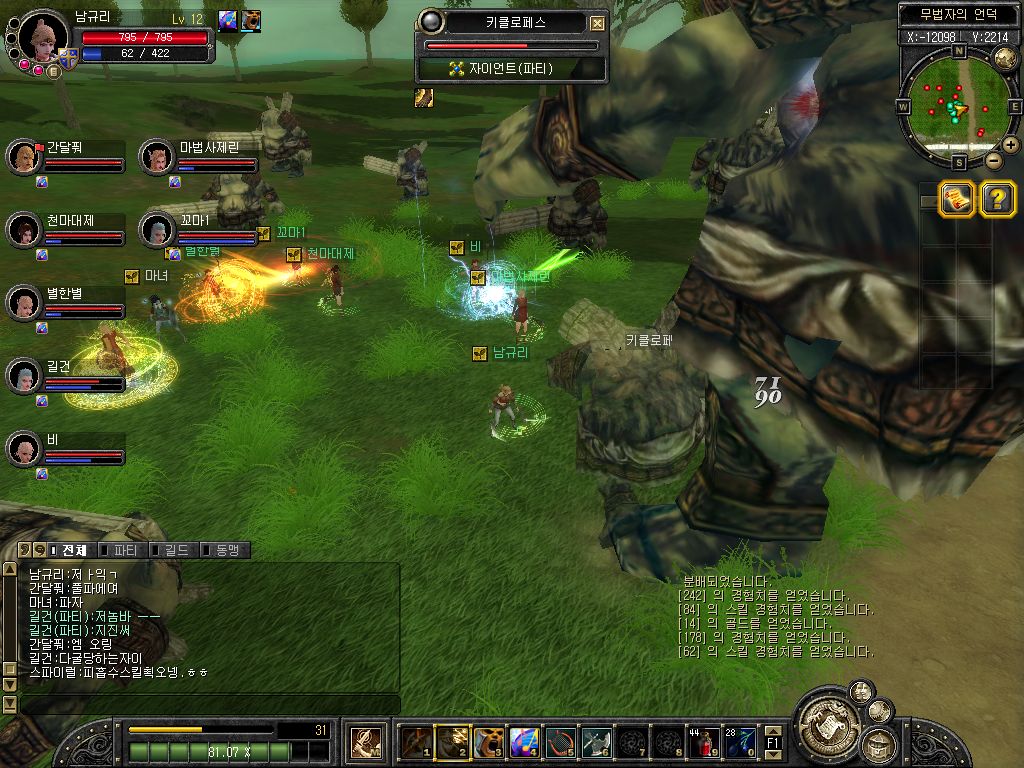Switch to the 파티 chat tab

click(x=122, y=550)
